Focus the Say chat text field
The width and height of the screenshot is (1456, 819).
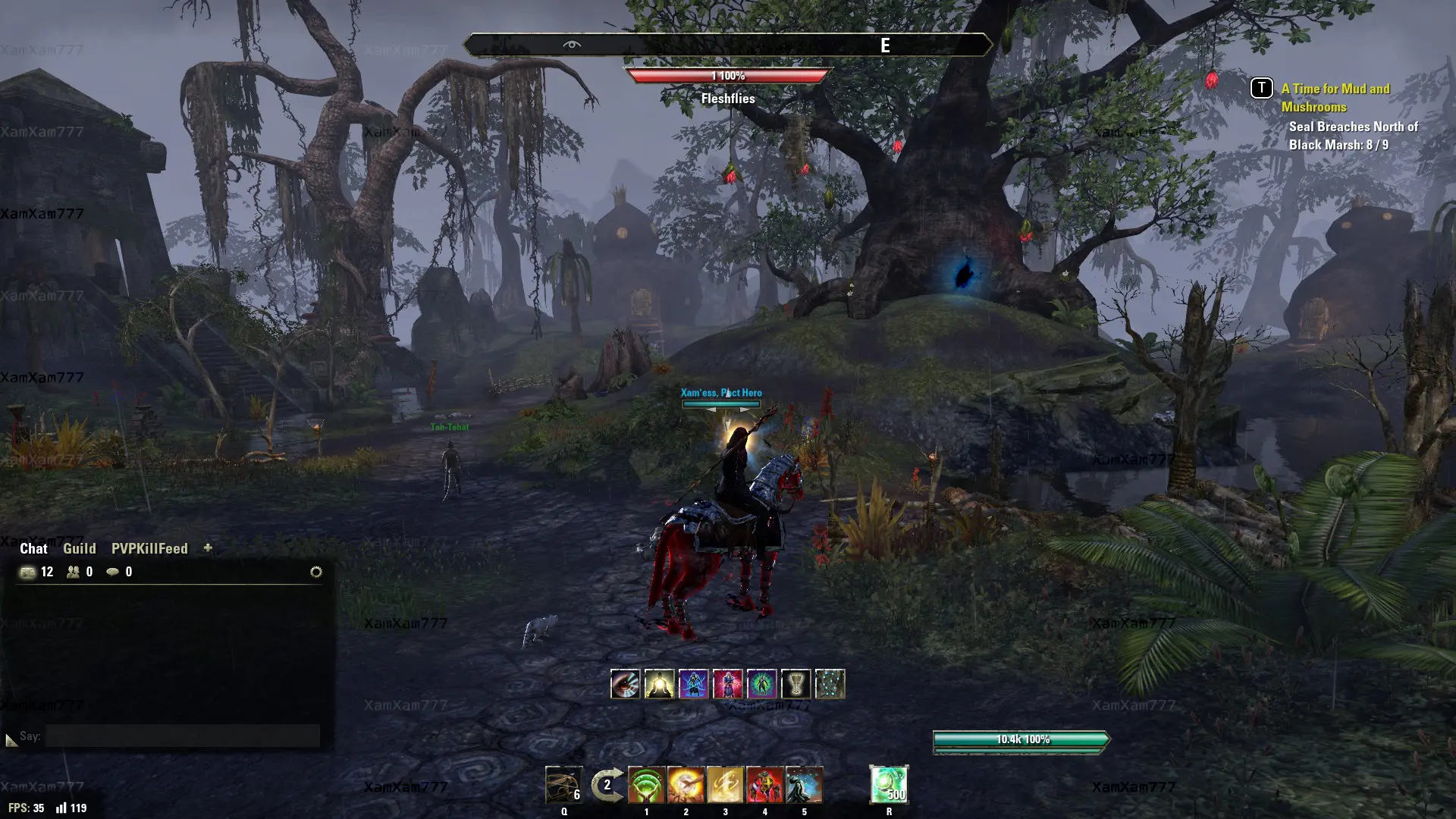pyautogui.click(x=182, y=736)
